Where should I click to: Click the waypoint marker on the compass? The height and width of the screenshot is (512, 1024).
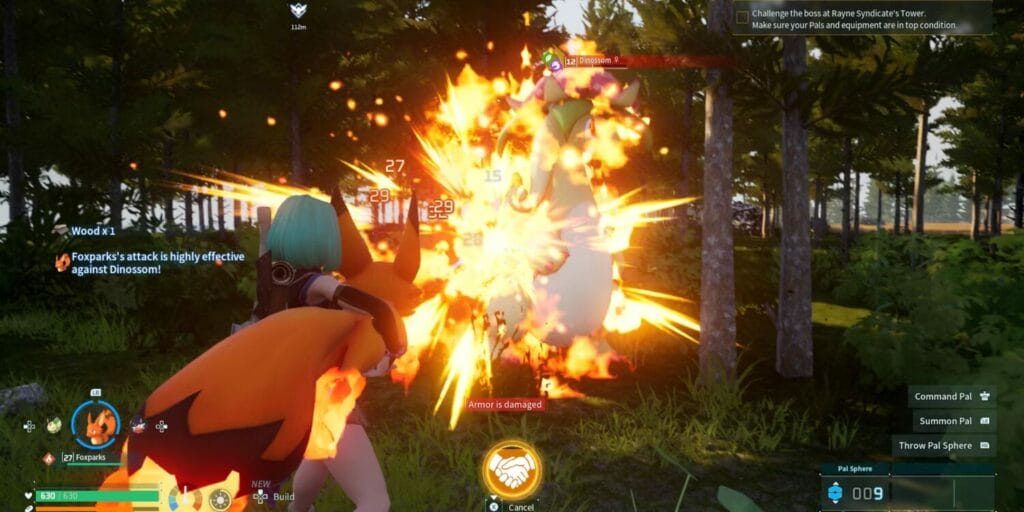click(x=298, y=12)
